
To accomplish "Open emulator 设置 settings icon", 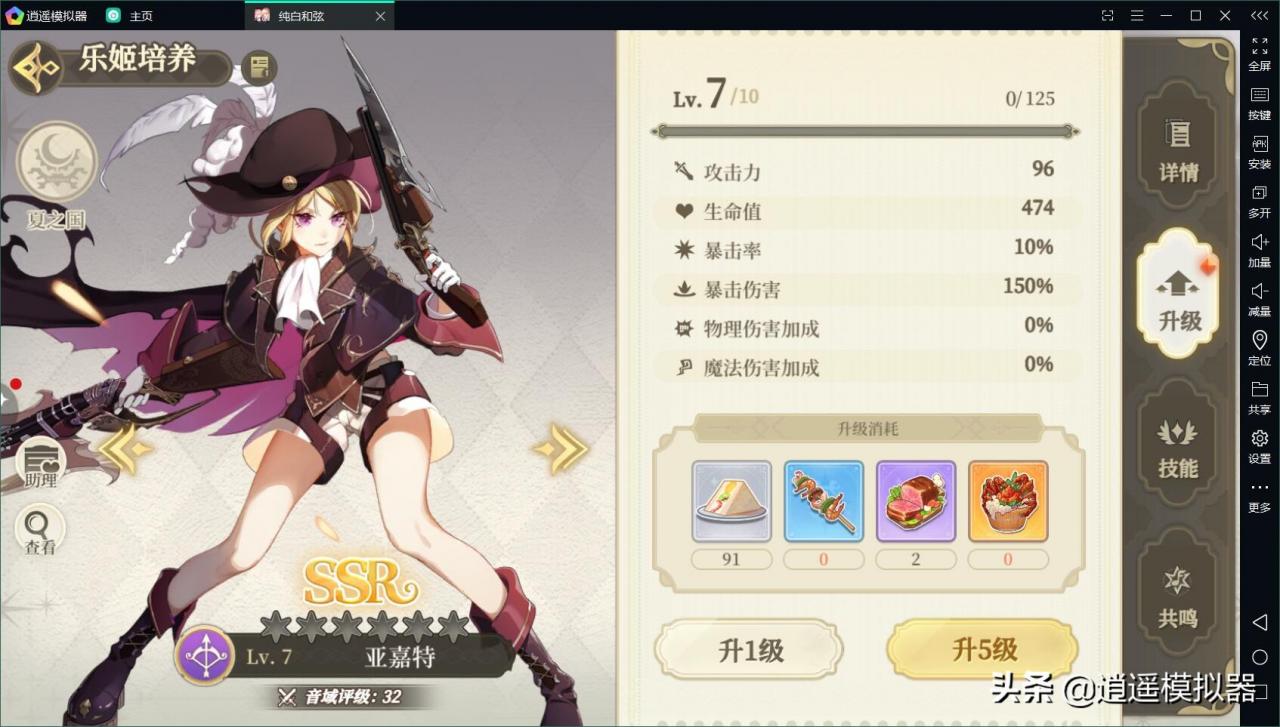I will [x=1259, y=438].
